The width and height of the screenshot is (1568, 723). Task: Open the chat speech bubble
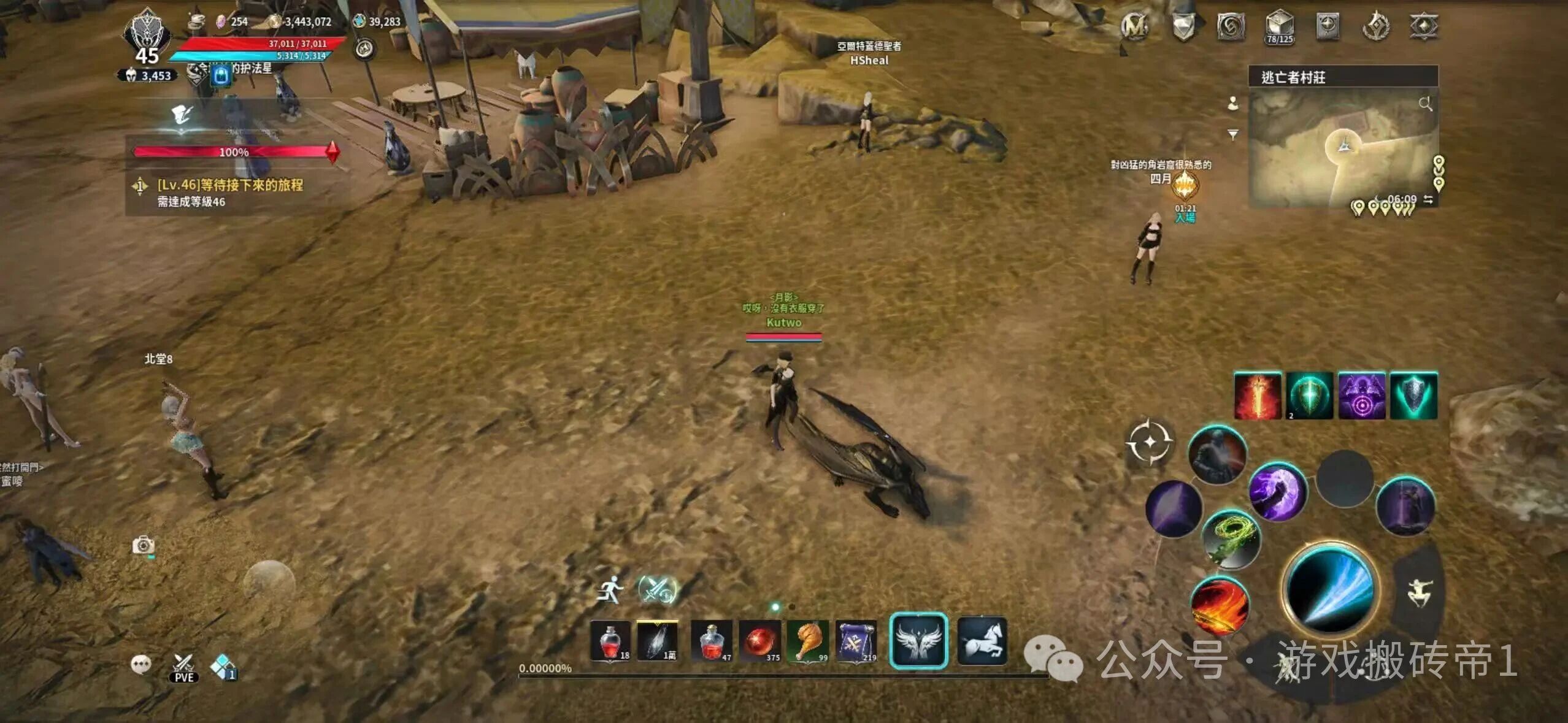[141, 664]
